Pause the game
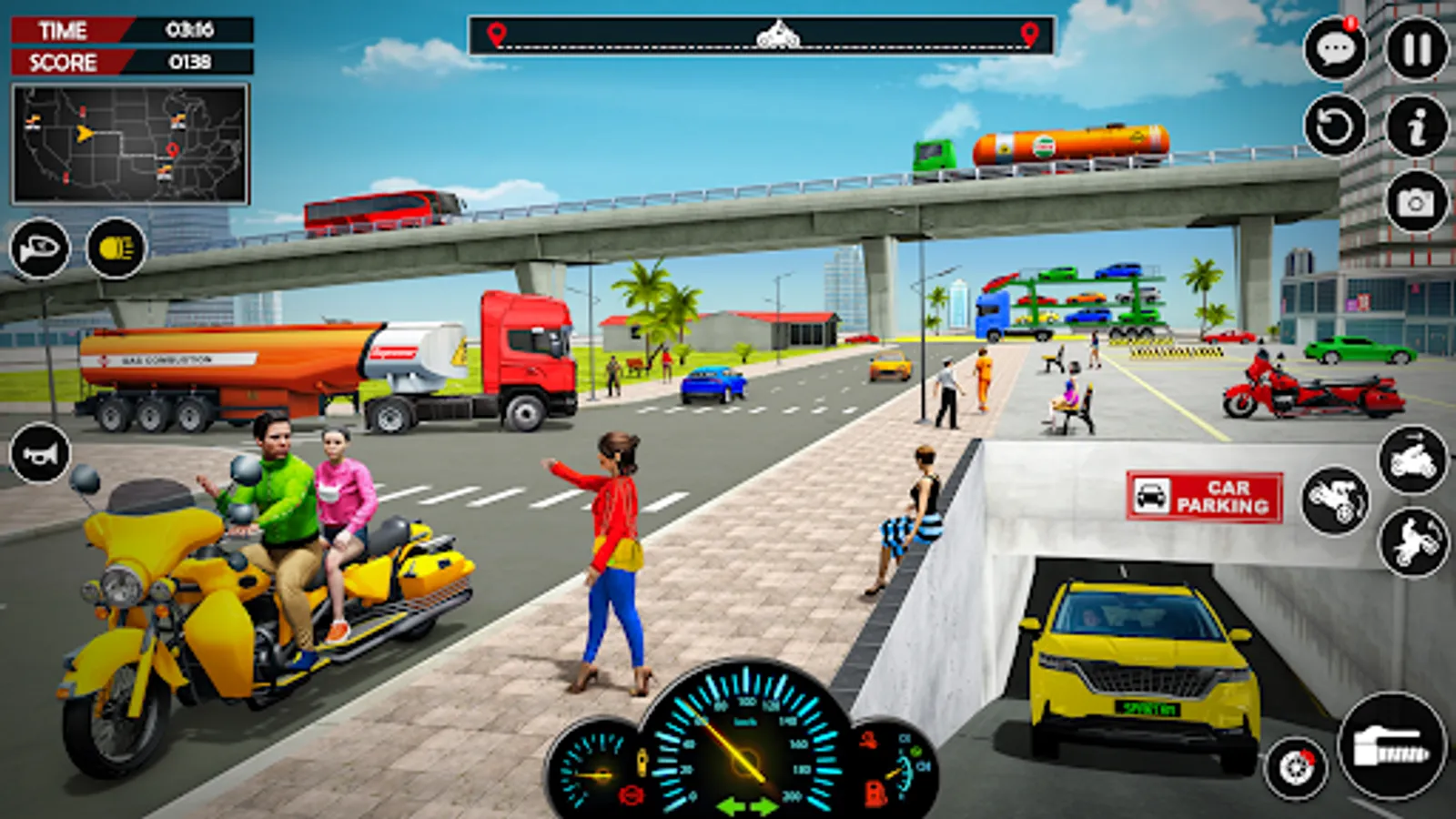Image resolution: width=1456 pixels, height=819 pixels. 1416,49
